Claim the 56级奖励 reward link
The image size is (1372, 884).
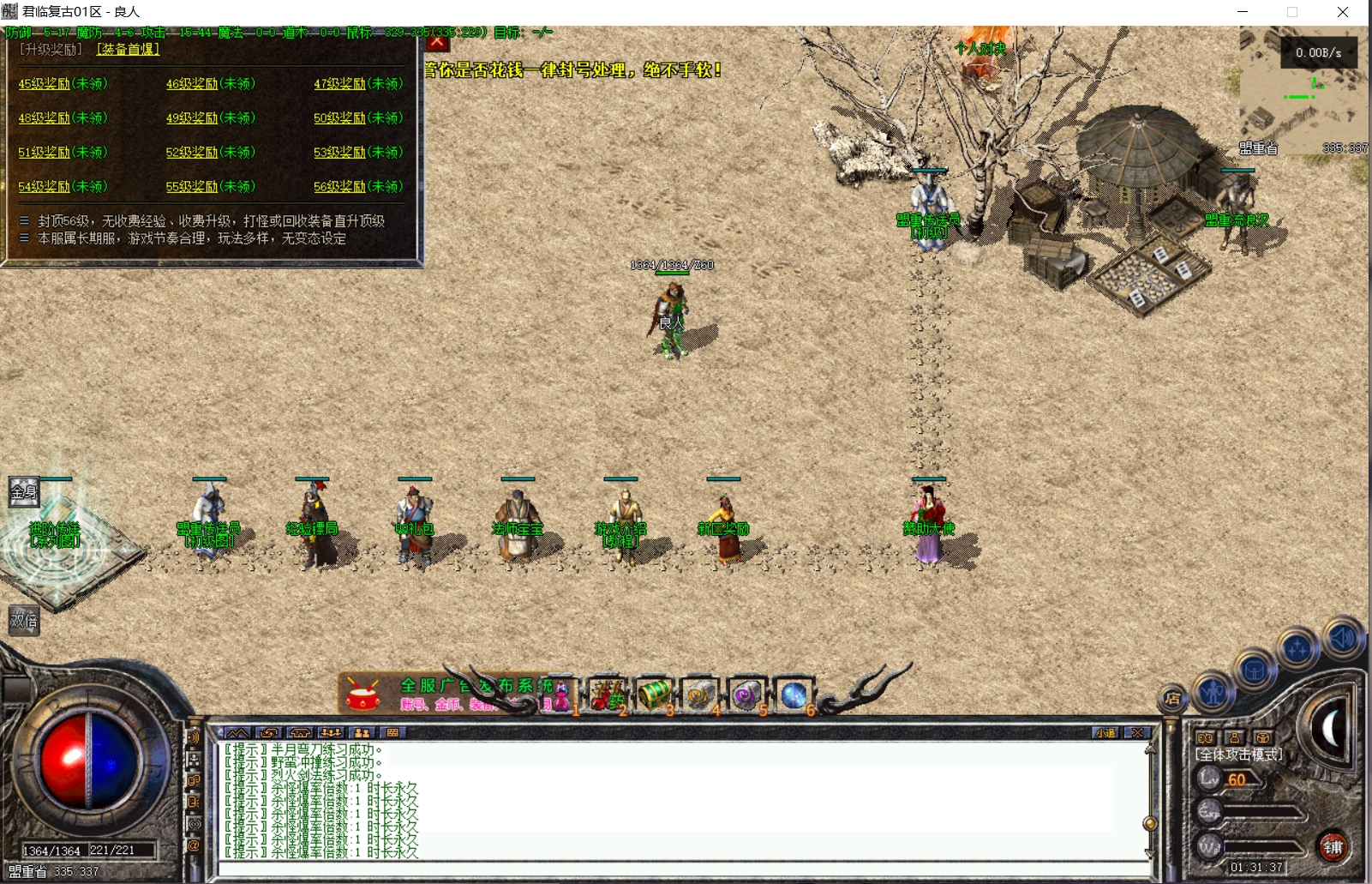358,186
